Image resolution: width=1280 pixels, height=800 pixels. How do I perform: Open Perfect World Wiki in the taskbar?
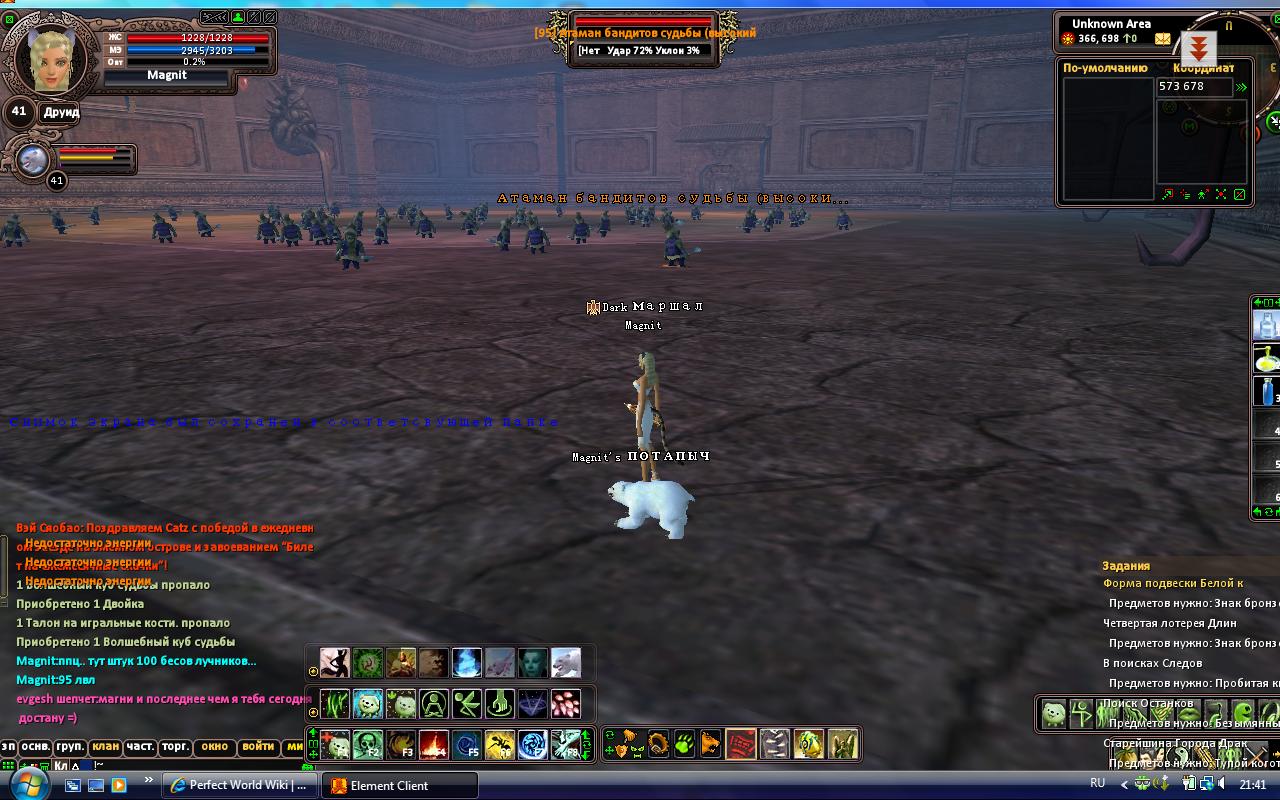pos(239,785)
